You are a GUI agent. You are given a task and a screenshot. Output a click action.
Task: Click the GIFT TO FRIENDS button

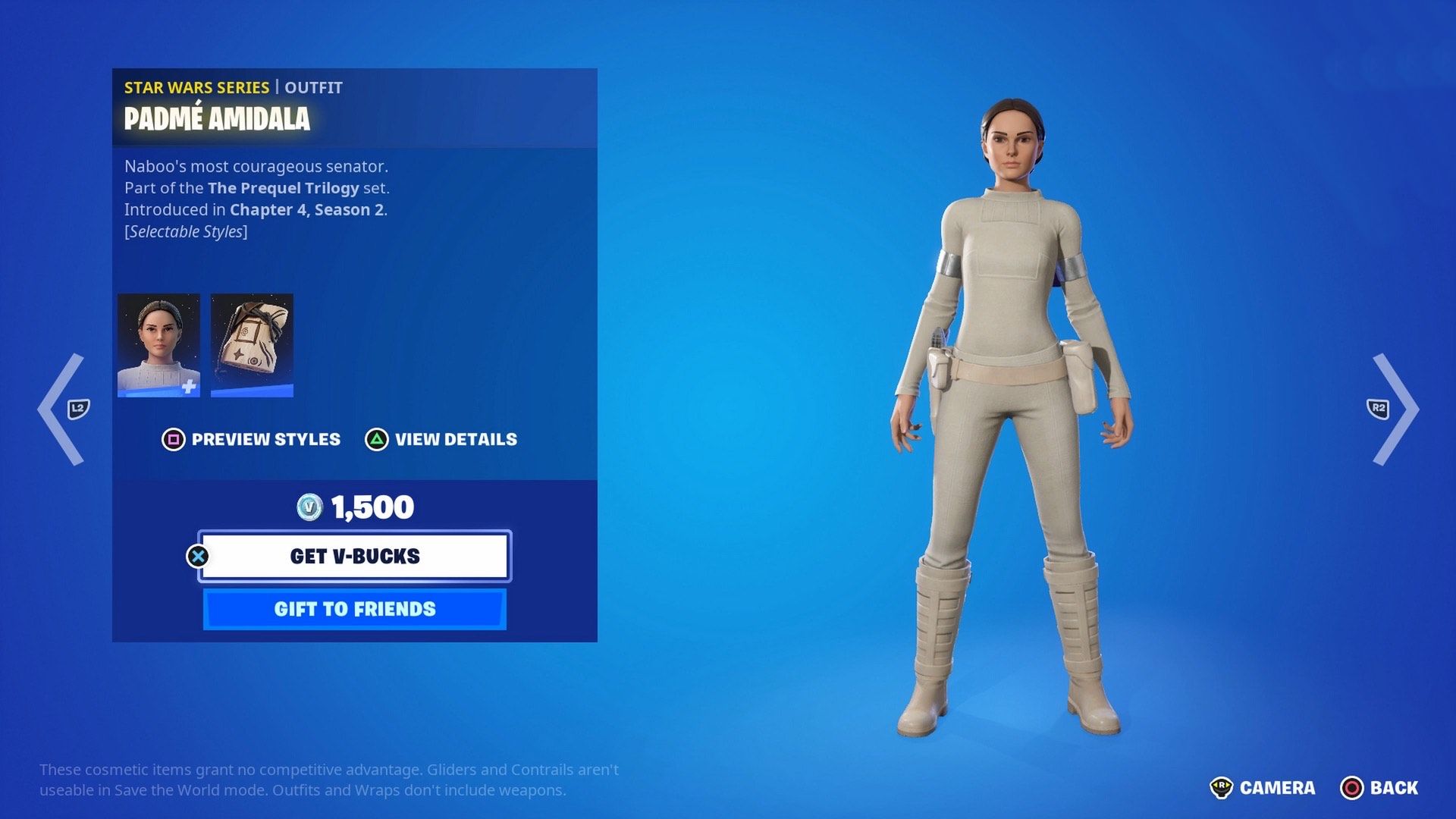tap(354, 608)
